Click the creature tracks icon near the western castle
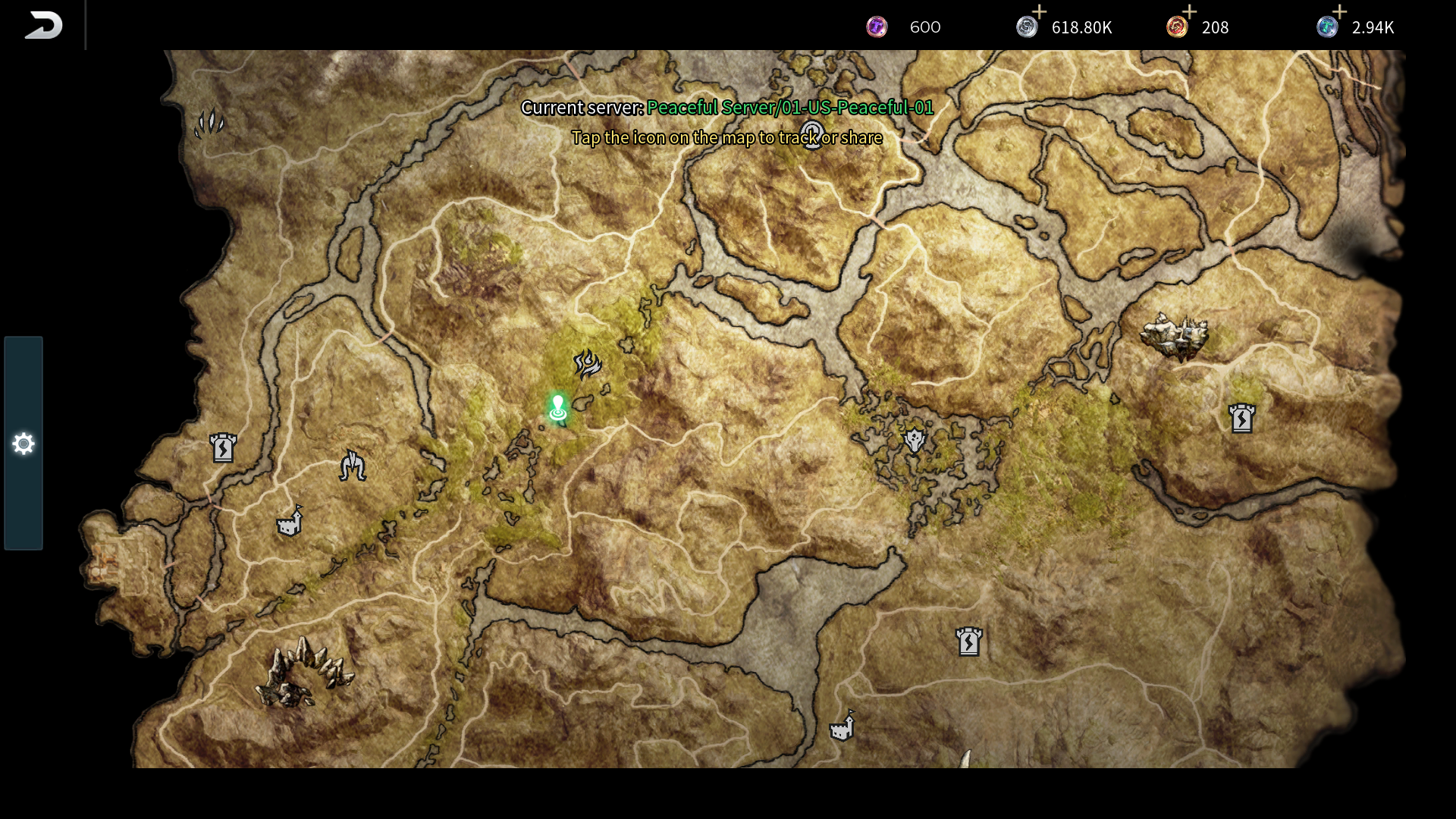 point(351,466)
